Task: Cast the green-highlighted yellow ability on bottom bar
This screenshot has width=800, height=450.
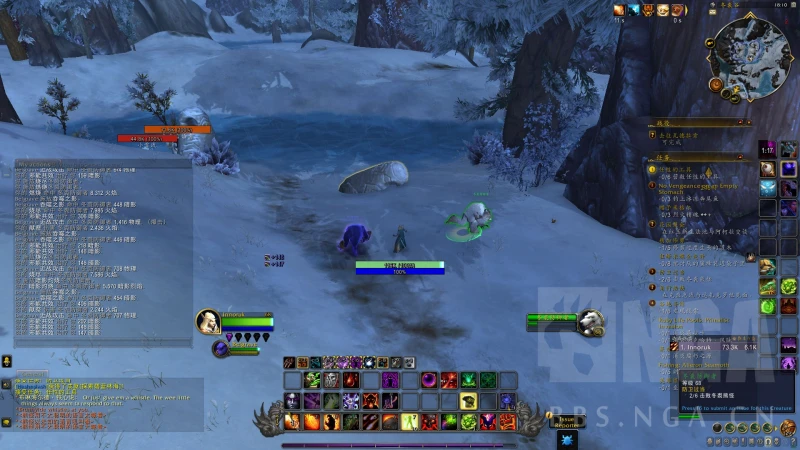Action: 410,422
